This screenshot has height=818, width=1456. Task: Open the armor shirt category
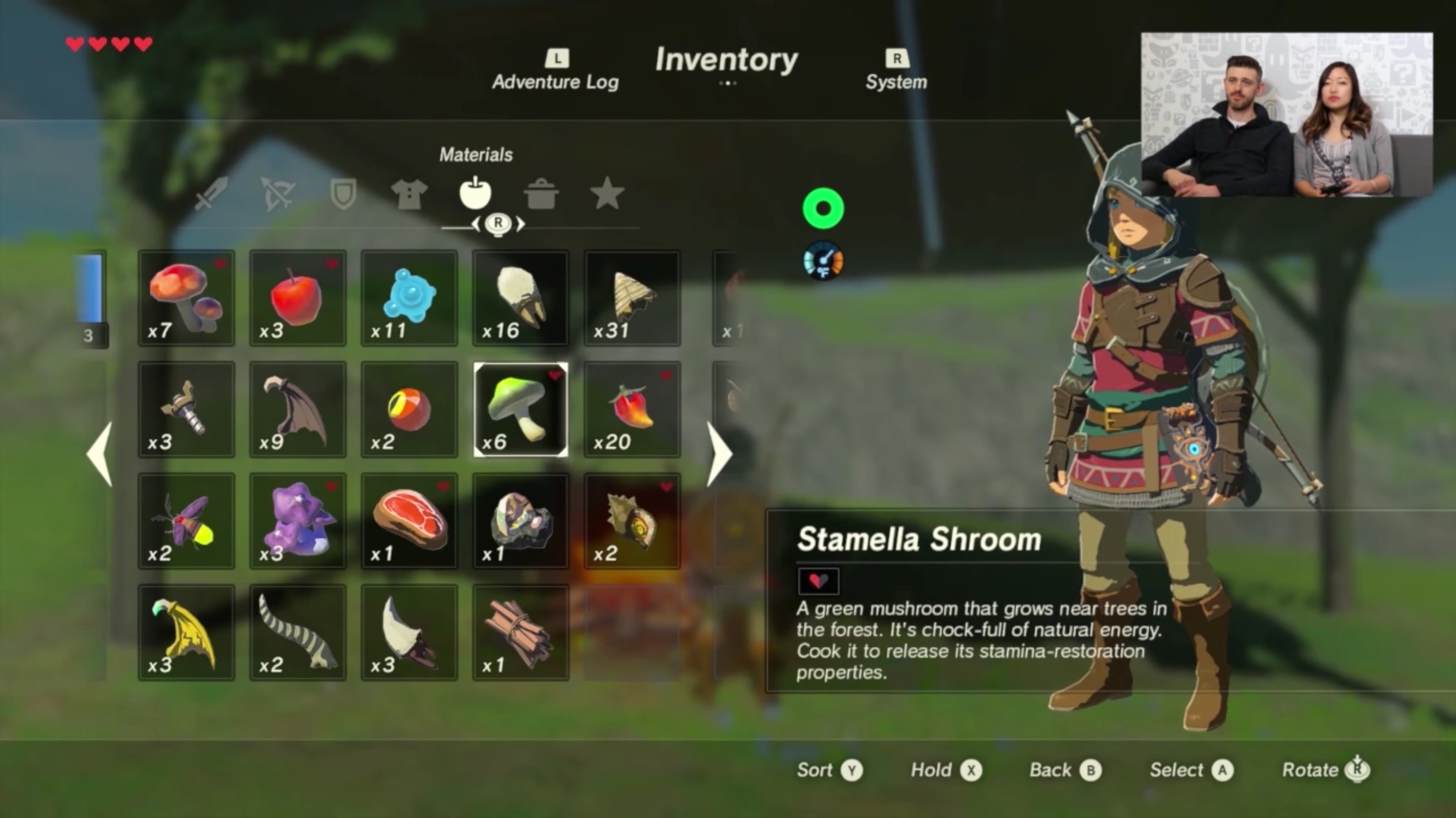coord(409,194)
